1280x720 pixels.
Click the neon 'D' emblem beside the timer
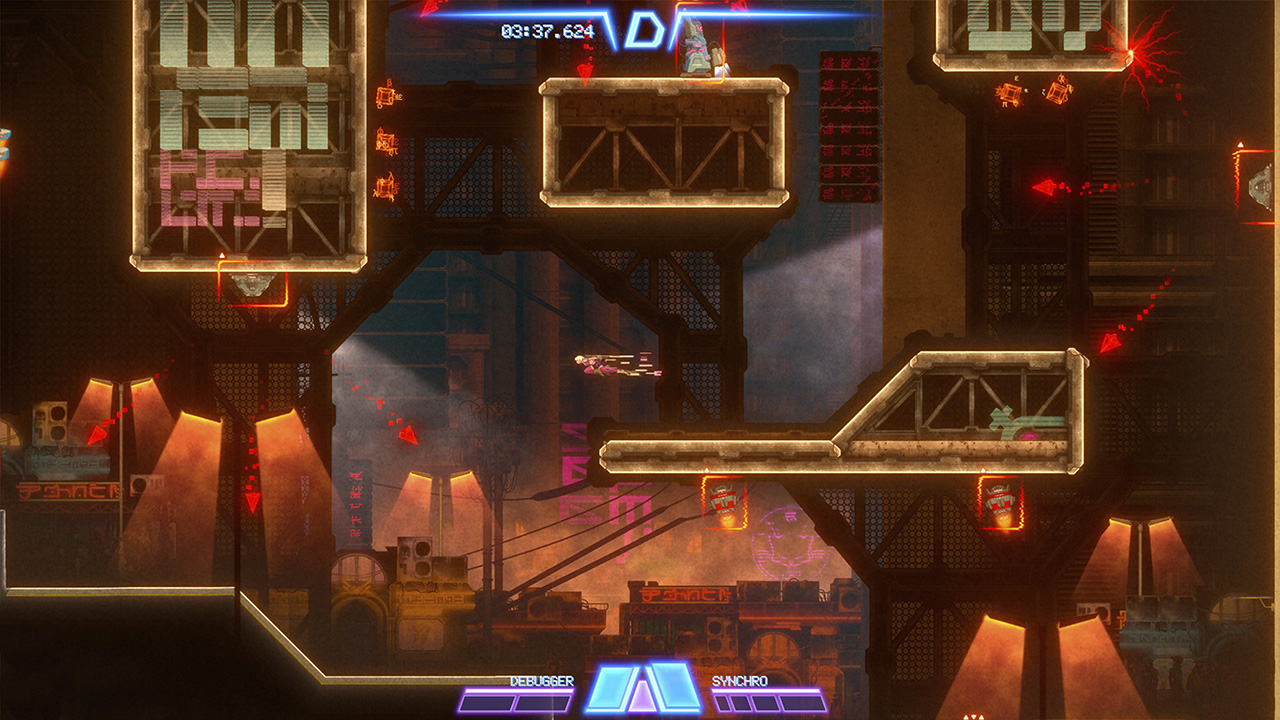[646, 28]
